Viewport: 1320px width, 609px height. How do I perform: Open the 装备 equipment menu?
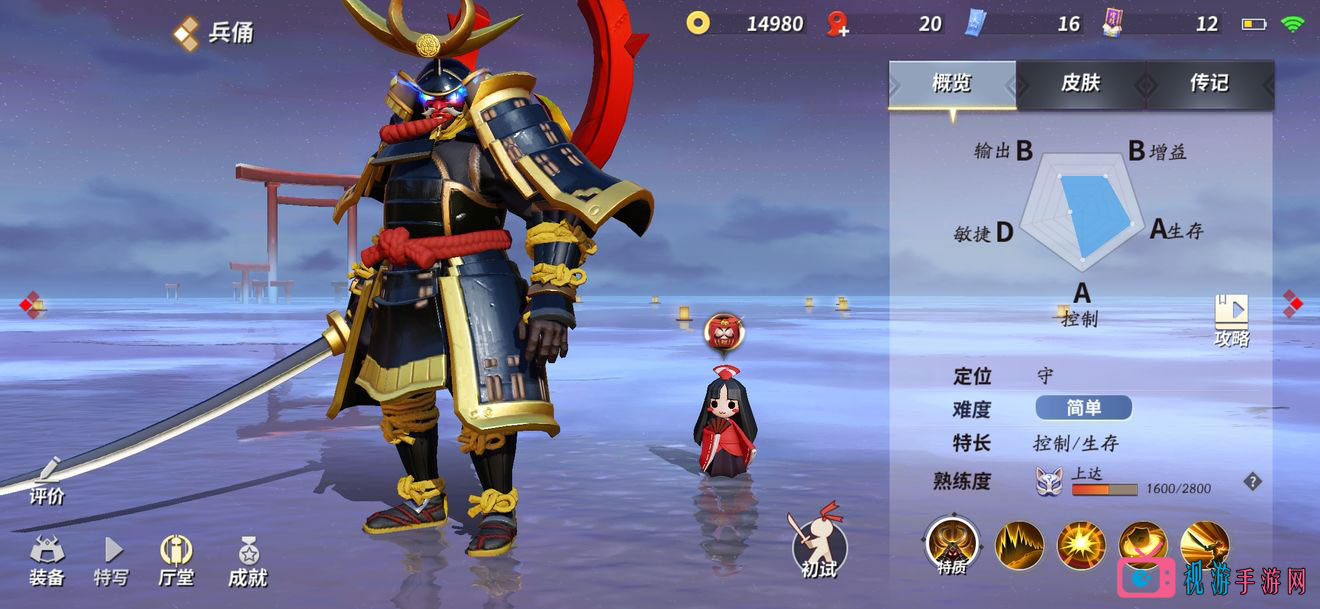[x=47, y=561]
